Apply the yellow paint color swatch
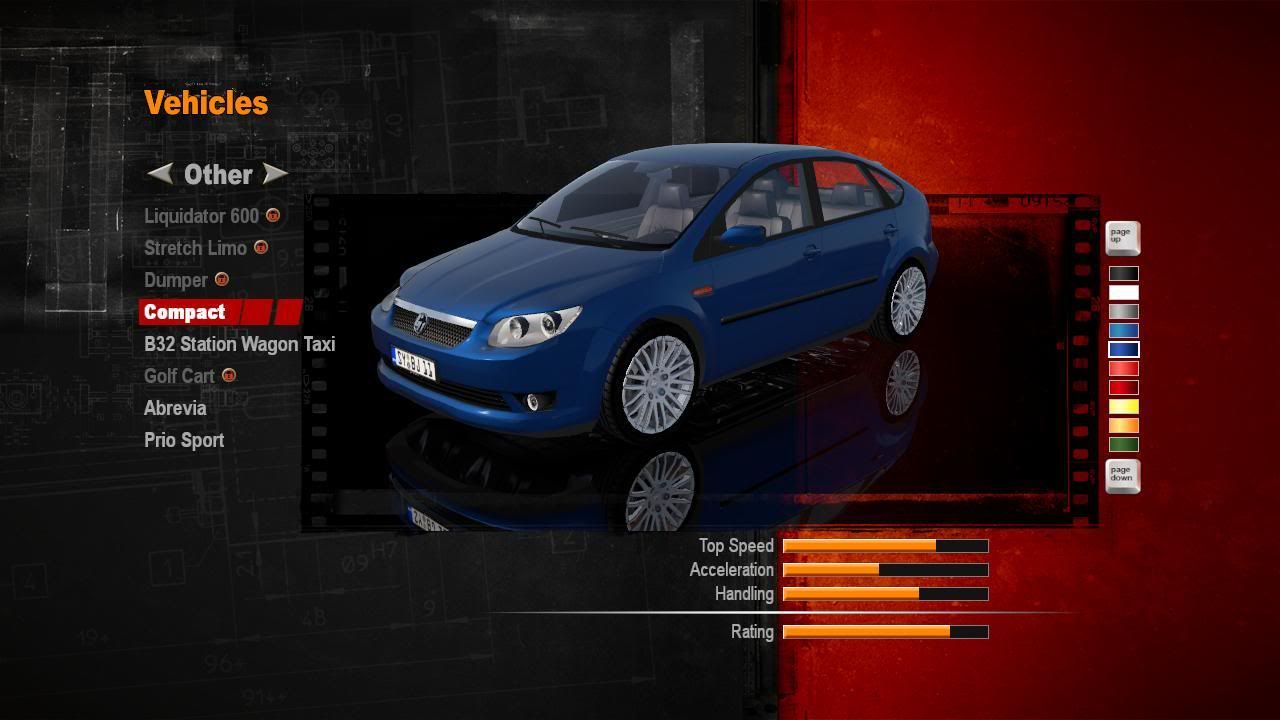1280x720 pixels. (x=1123, y=407)
